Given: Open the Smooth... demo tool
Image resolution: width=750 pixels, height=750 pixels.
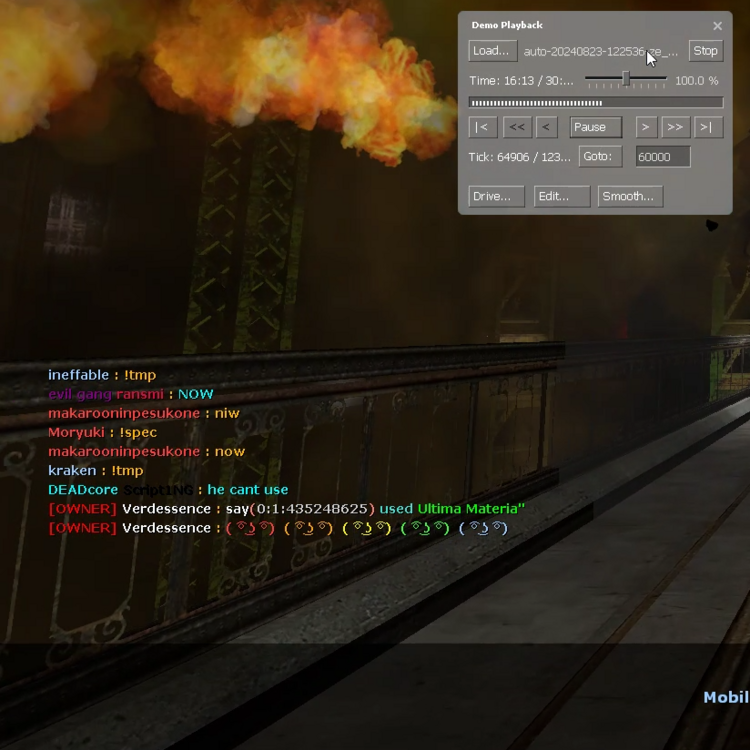Looking at the screenshot, I should pos(629,196).
